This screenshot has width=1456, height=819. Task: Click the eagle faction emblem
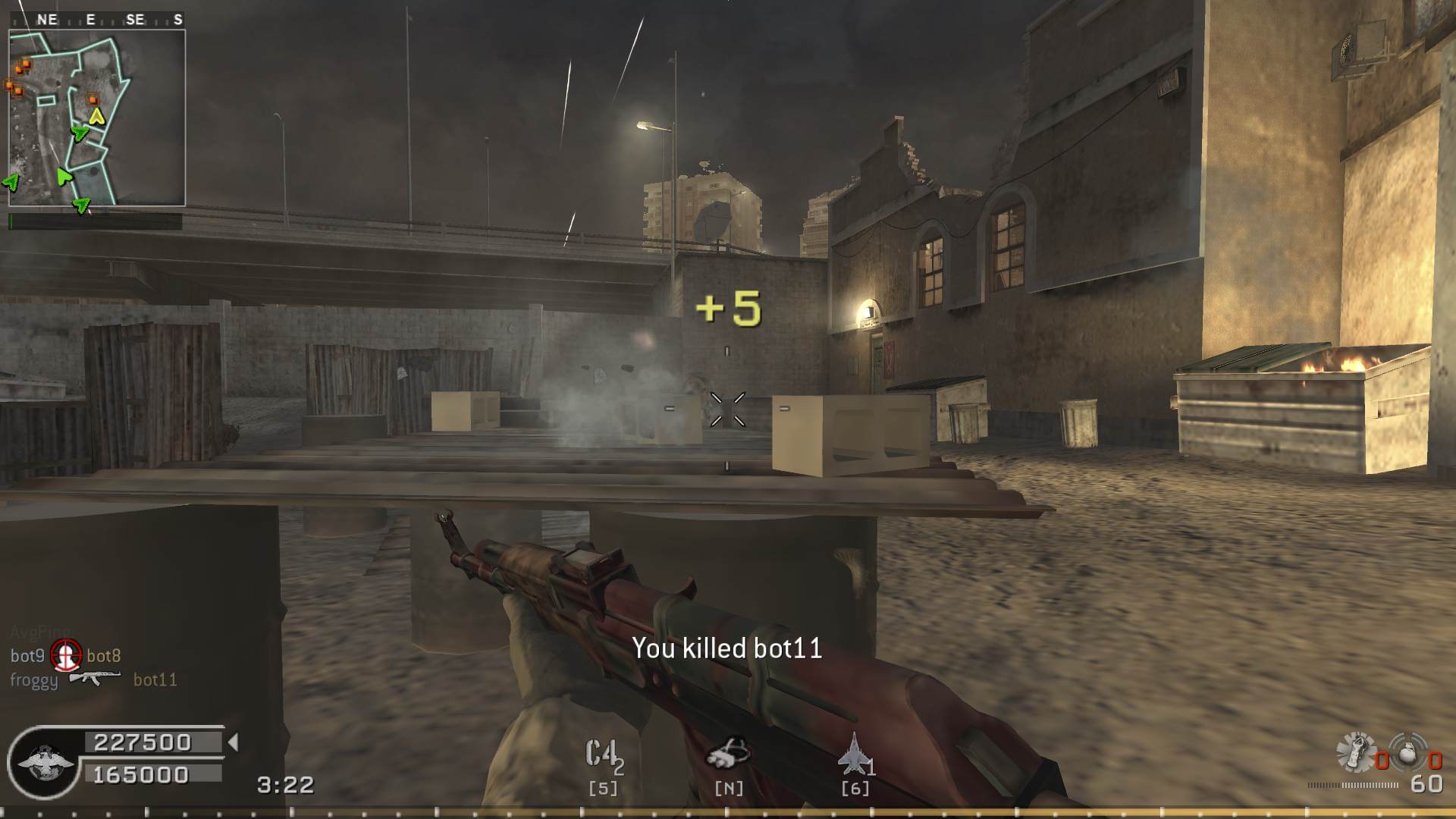pos(45,762)
